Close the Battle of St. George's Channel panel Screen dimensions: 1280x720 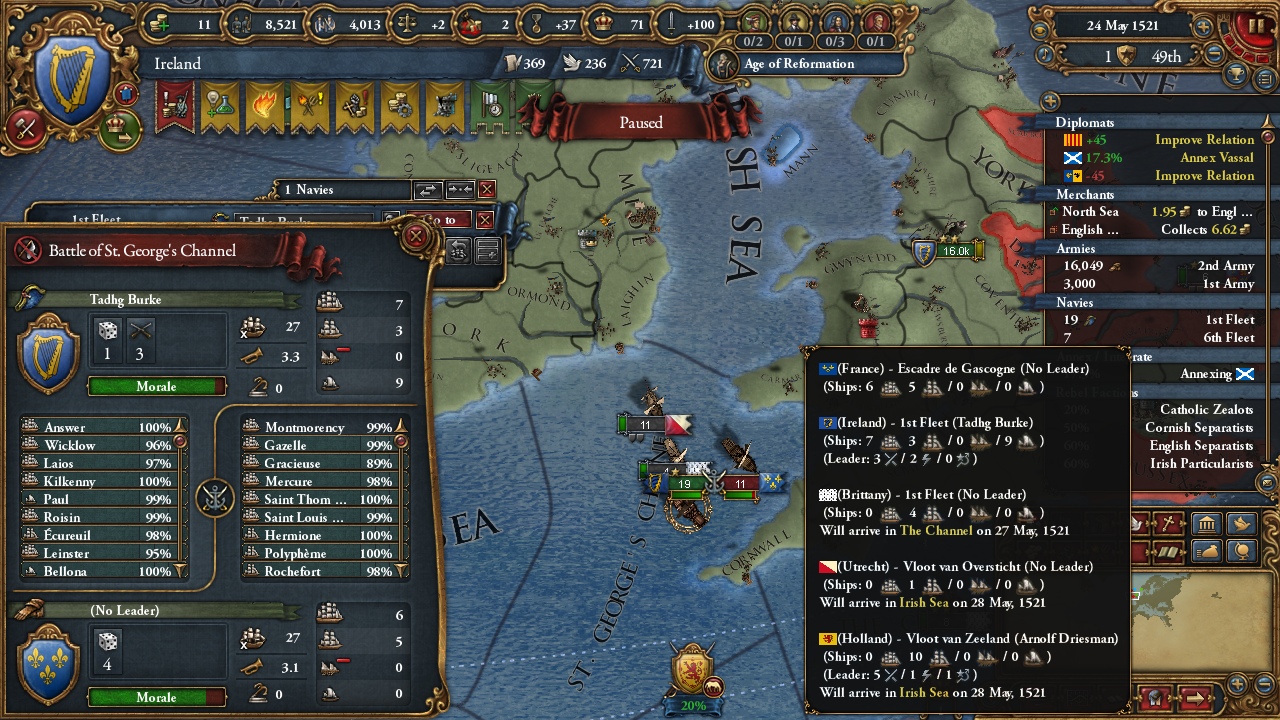pos(415,237)
